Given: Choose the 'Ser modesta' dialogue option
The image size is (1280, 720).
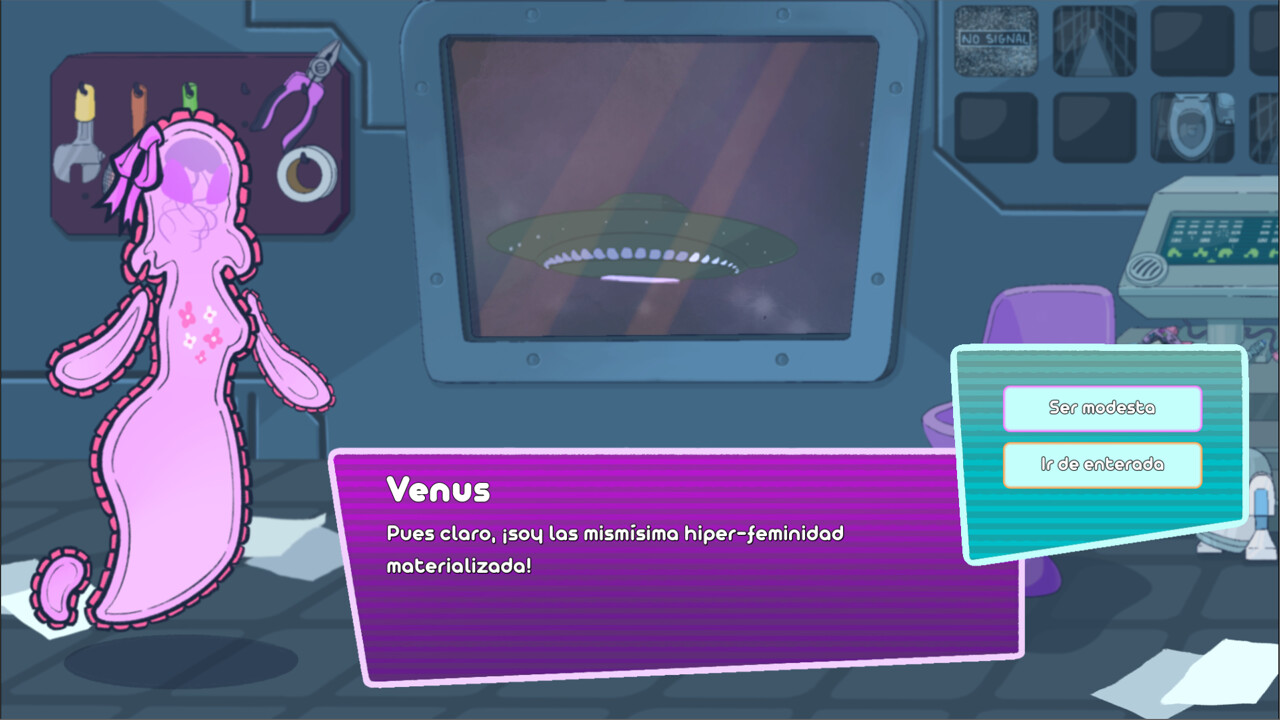Looking at the screenshot, I should [1102, 408].
